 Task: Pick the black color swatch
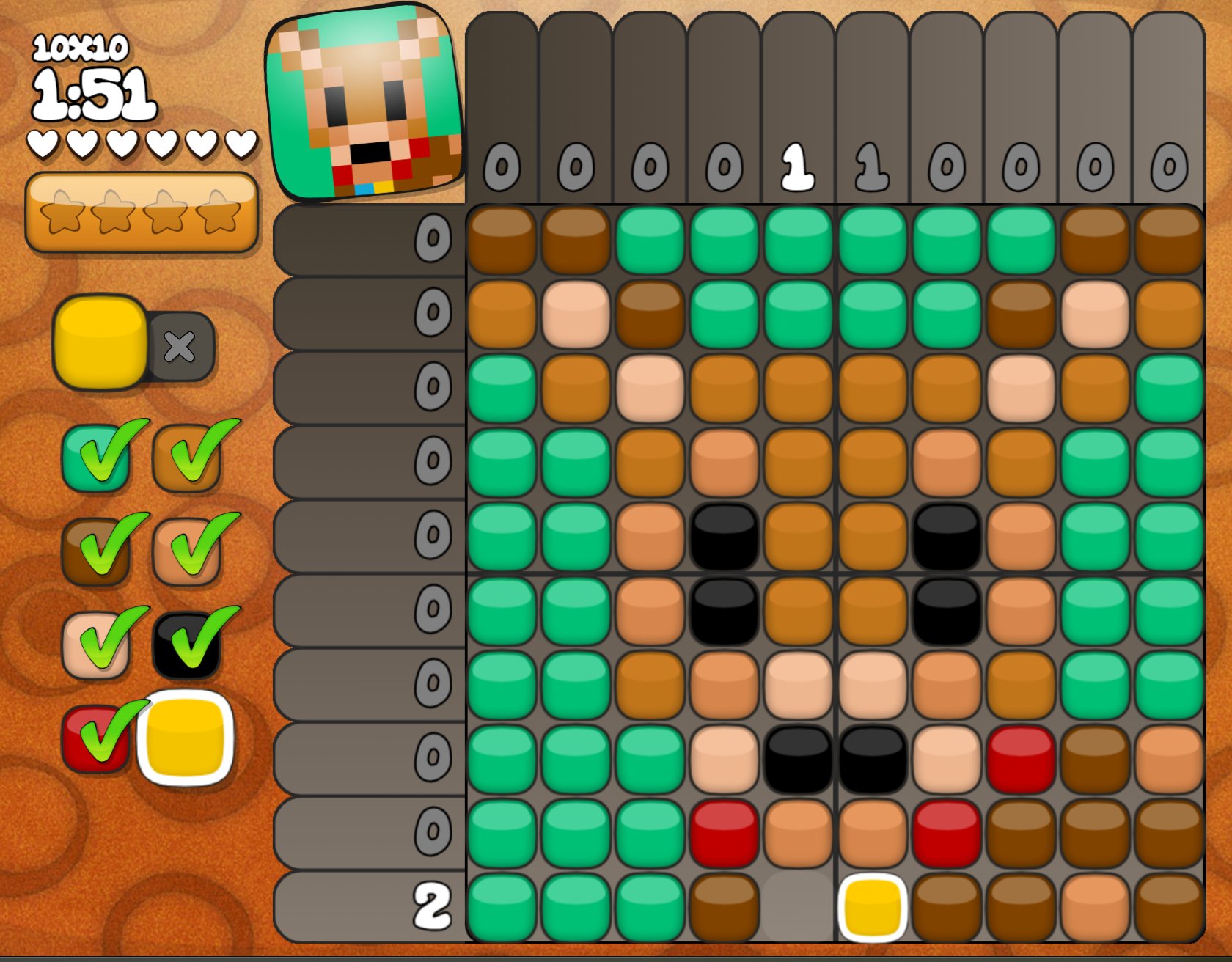[x=186, y=645]
